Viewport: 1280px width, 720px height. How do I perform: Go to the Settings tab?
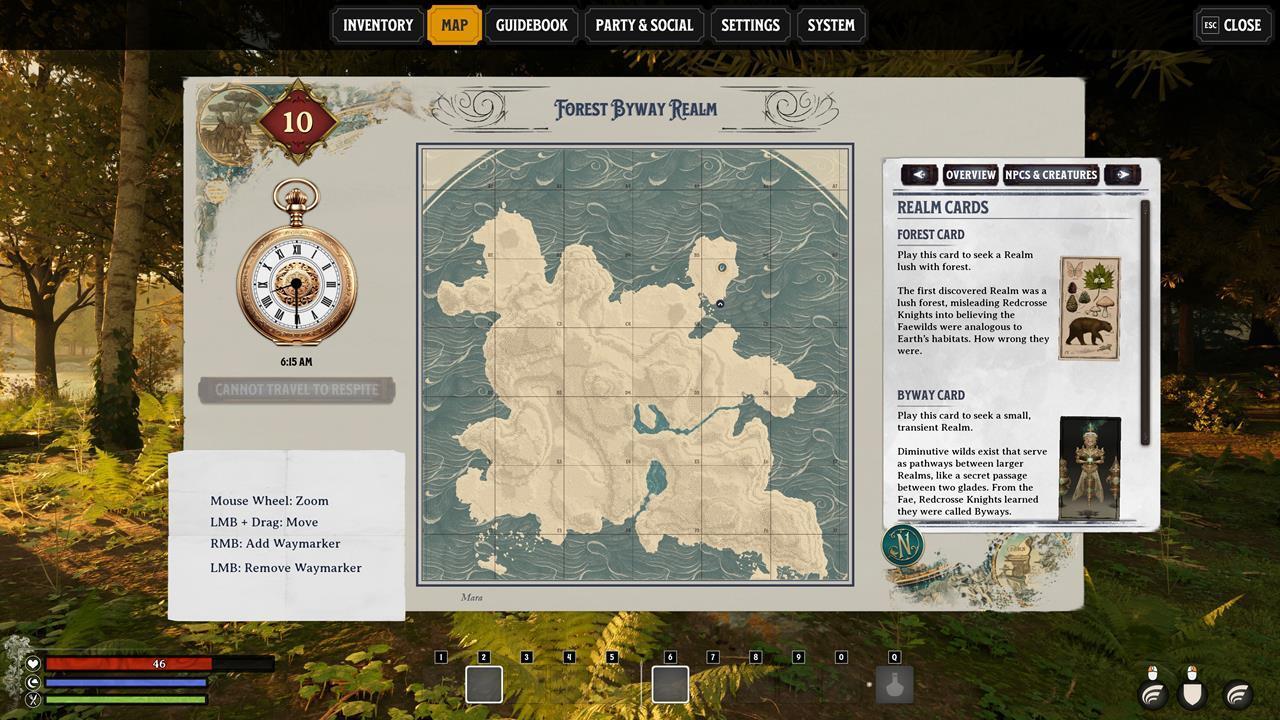tap(750, 25)
